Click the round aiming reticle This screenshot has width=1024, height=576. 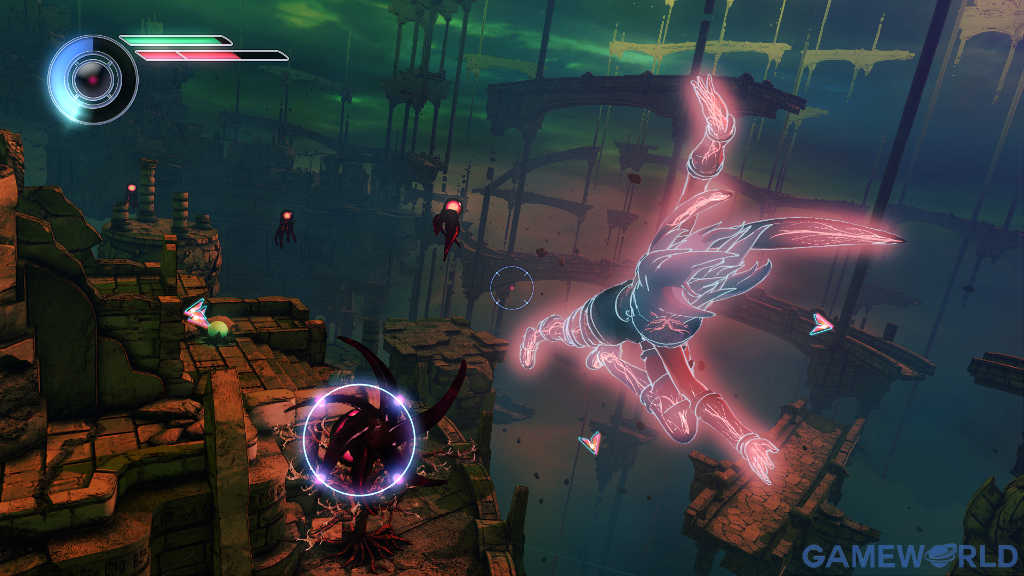511,288
